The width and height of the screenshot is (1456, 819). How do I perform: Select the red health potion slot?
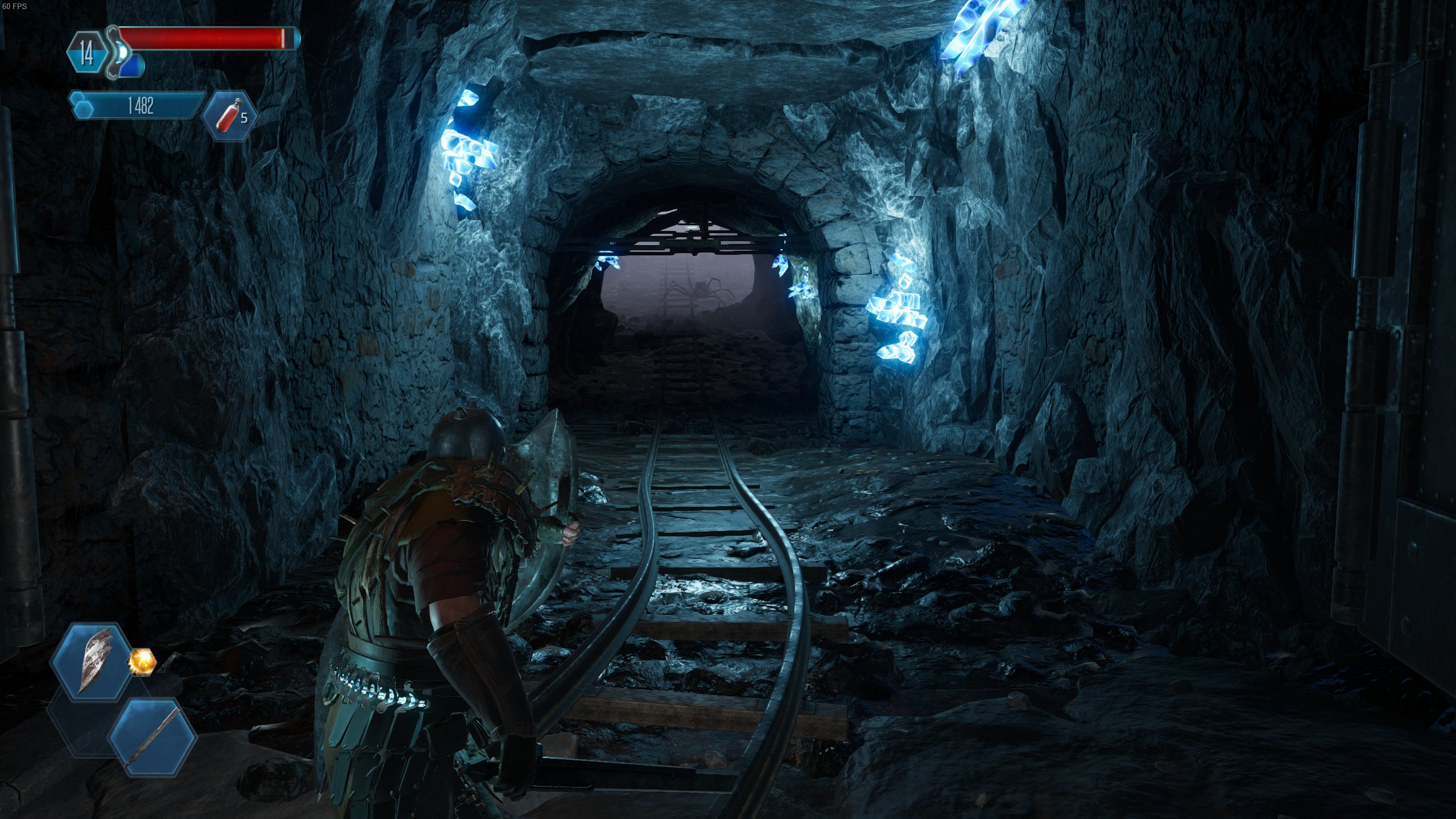(230, 116)
